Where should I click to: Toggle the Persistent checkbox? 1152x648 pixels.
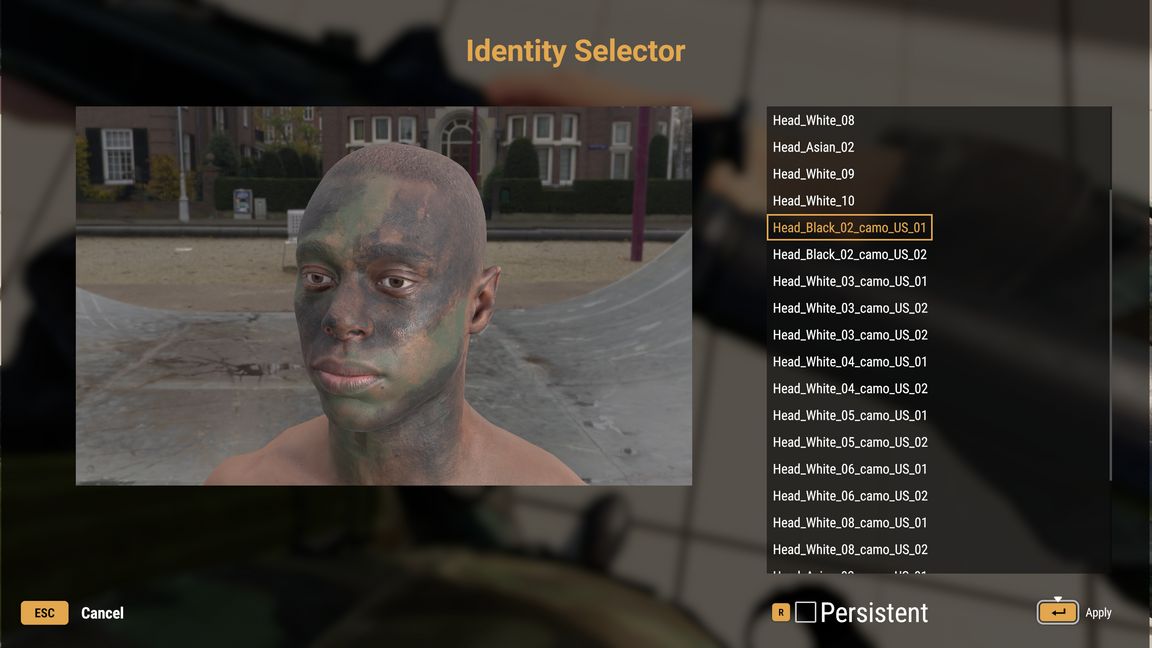(x=806, y=613)
